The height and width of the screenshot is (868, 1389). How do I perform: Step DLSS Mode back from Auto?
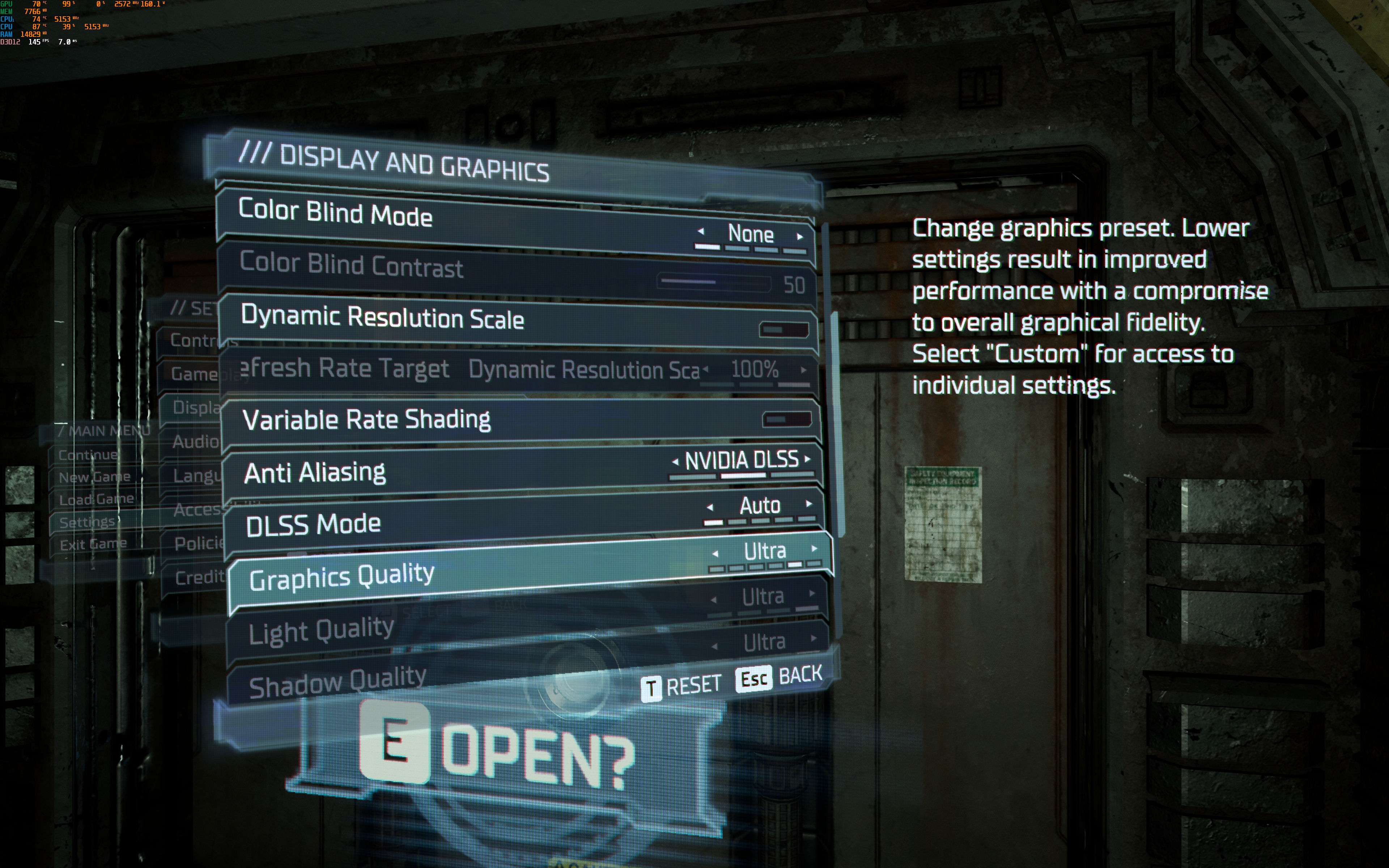click(x=710, y=507)
